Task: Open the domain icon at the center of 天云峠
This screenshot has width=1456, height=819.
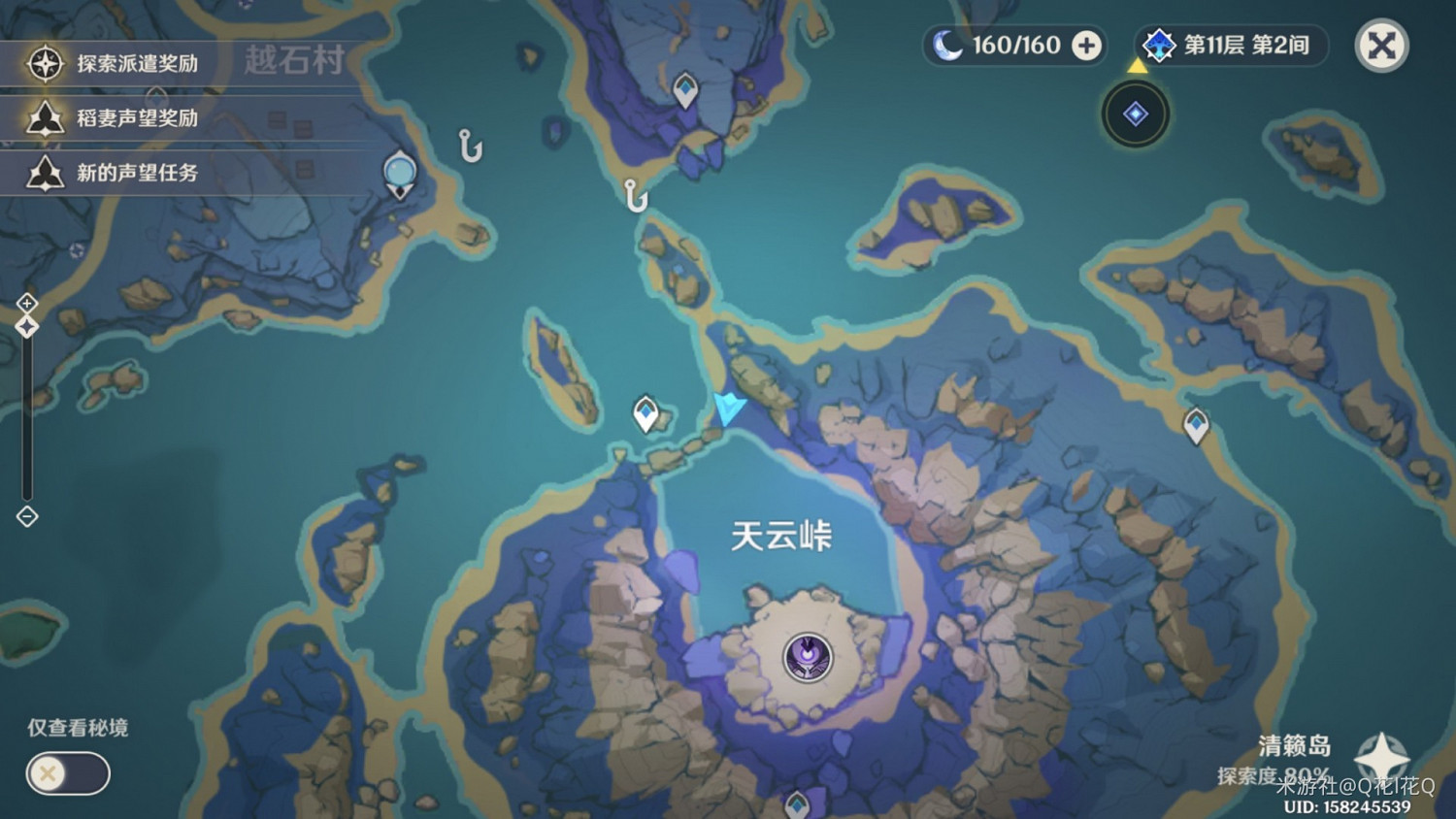Action: pyautogui.click(x=808, y=658)
